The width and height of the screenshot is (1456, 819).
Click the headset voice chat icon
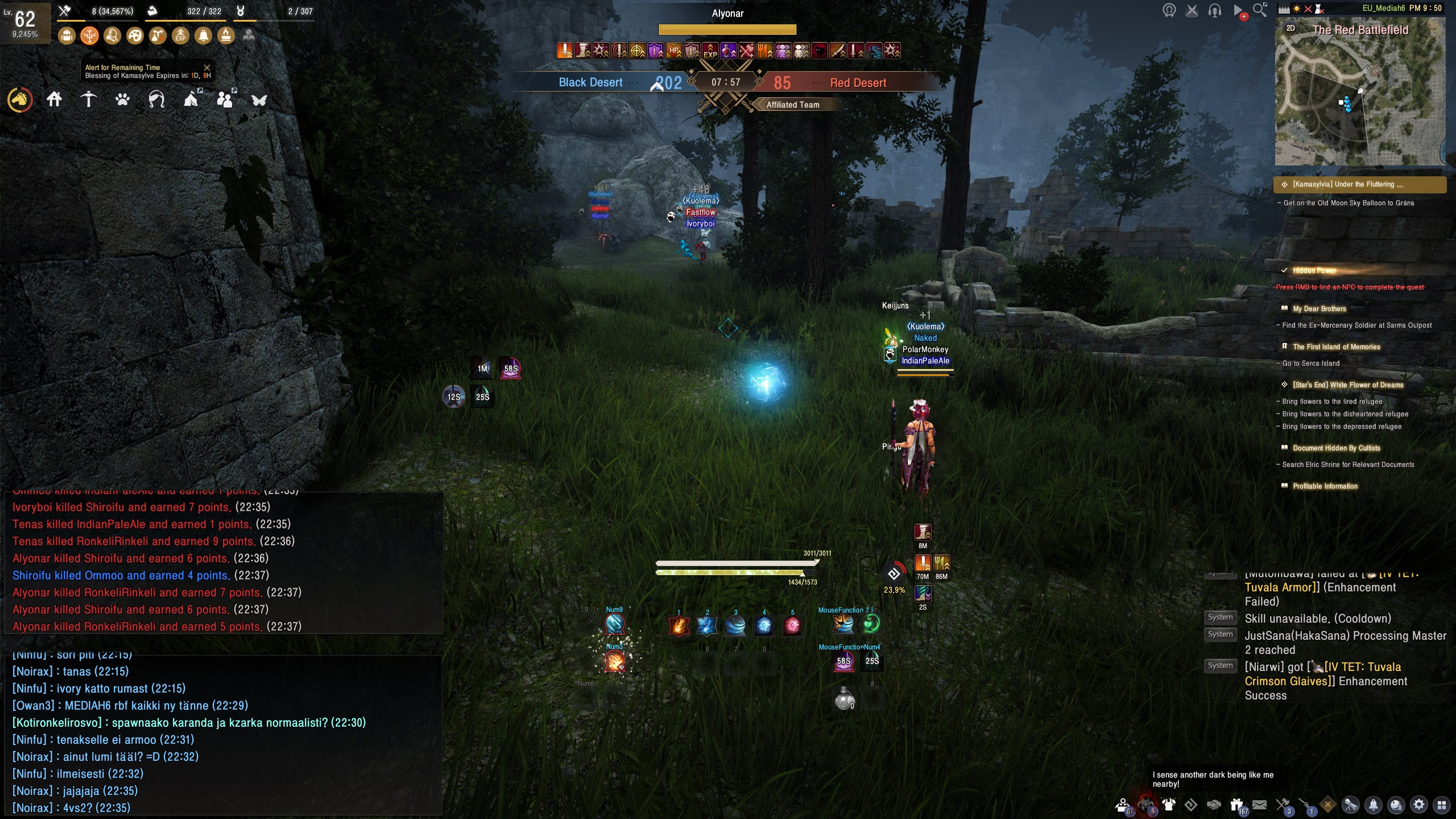[x=1215, y=10]
